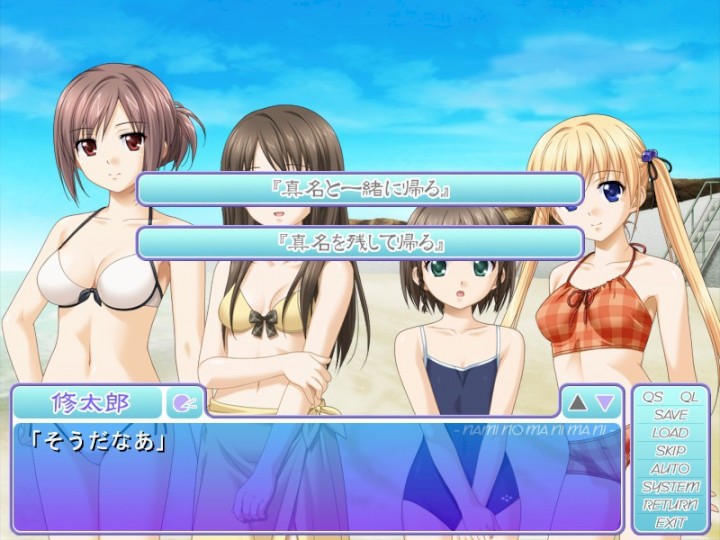Choose 『真名を残して帰る』 dialogue option
Screen dimensions: 720x540
(x=360, y=243)
